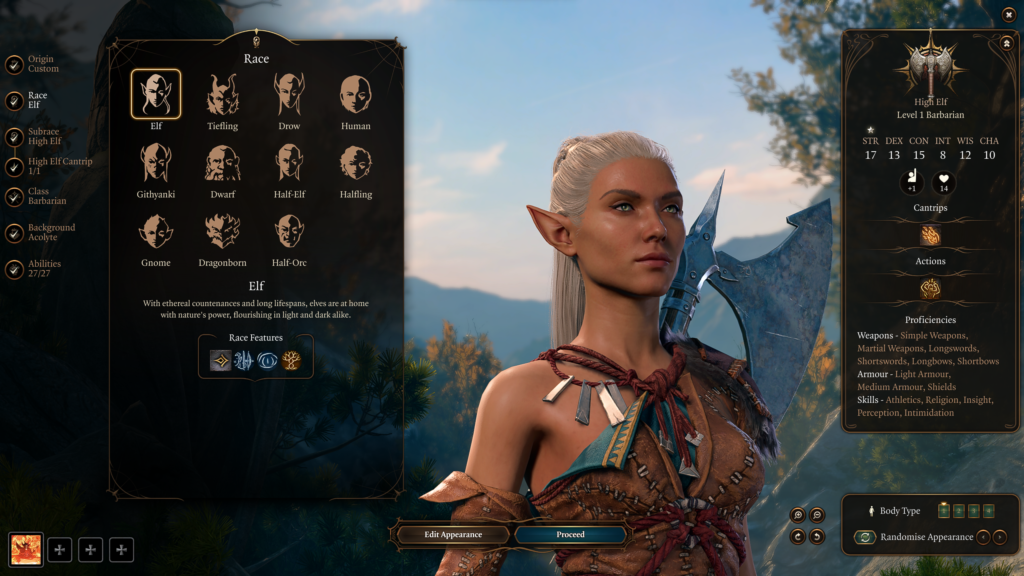
Task: Close the character creation screen
Action: click(x=1008, y=14)
